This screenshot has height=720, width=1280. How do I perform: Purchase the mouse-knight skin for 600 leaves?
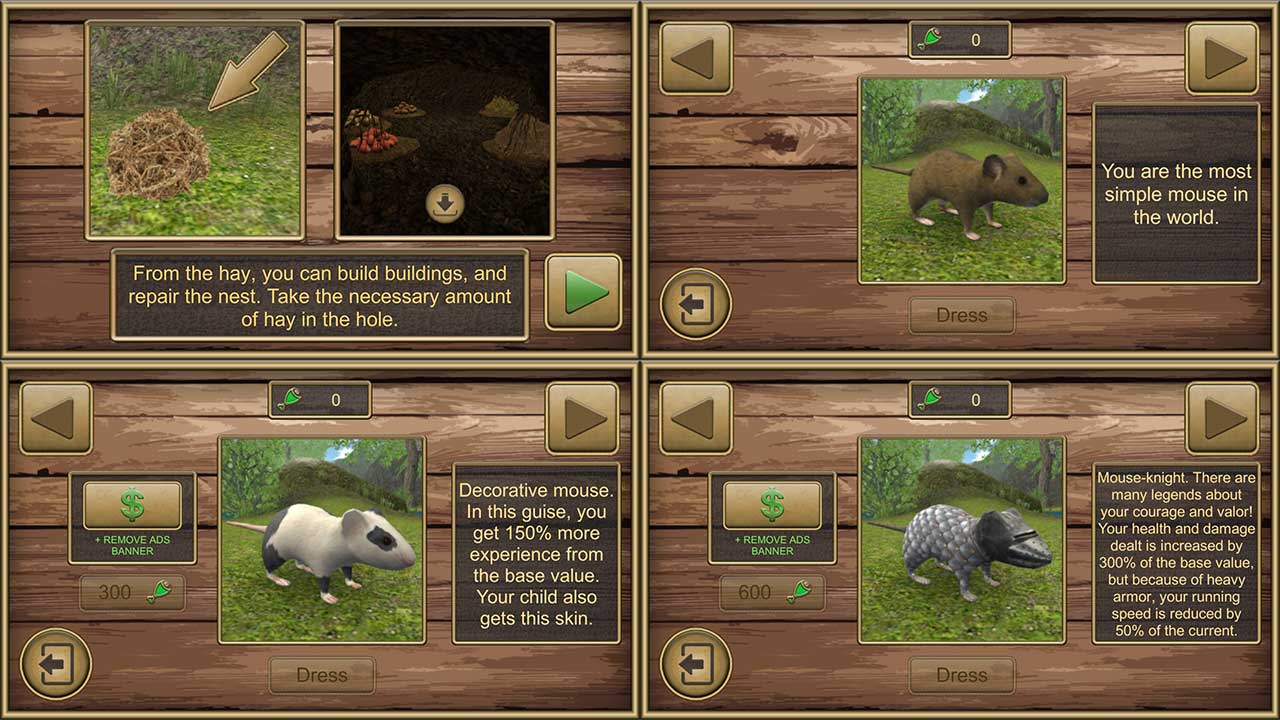pos(771,593)
